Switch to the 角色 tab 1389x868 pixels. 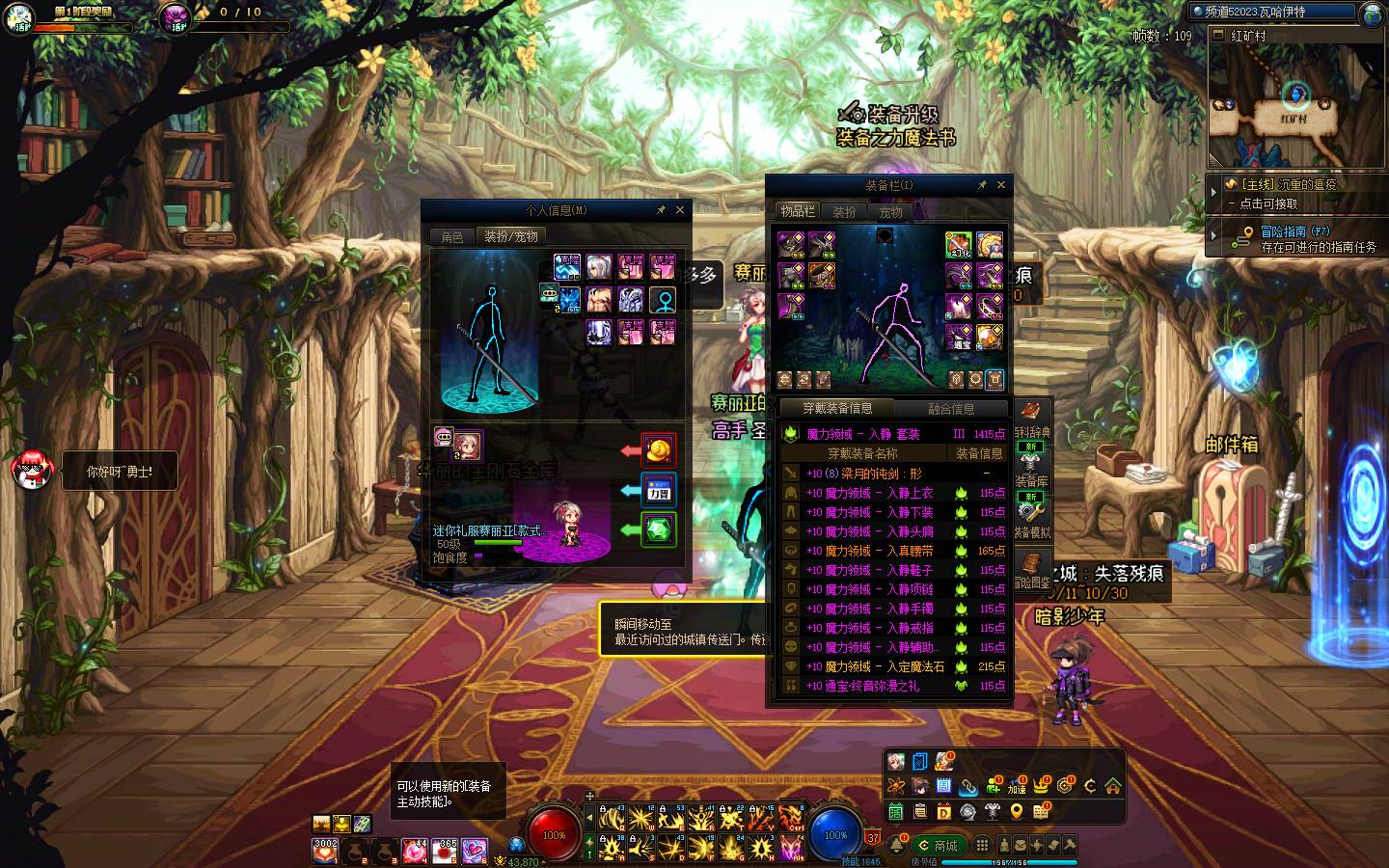452,236
